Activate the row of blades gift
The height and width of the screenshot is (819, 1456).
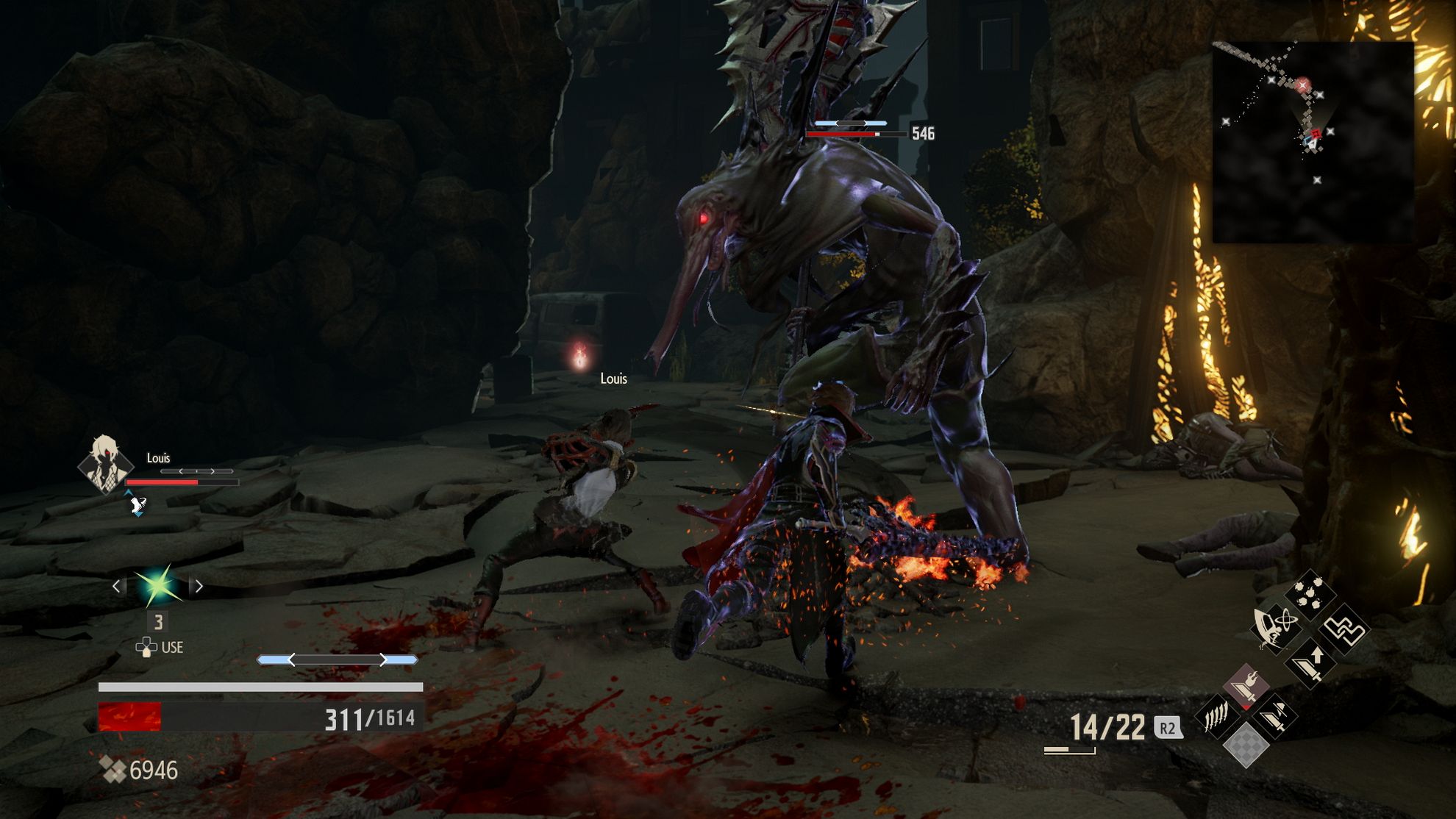1216,715
